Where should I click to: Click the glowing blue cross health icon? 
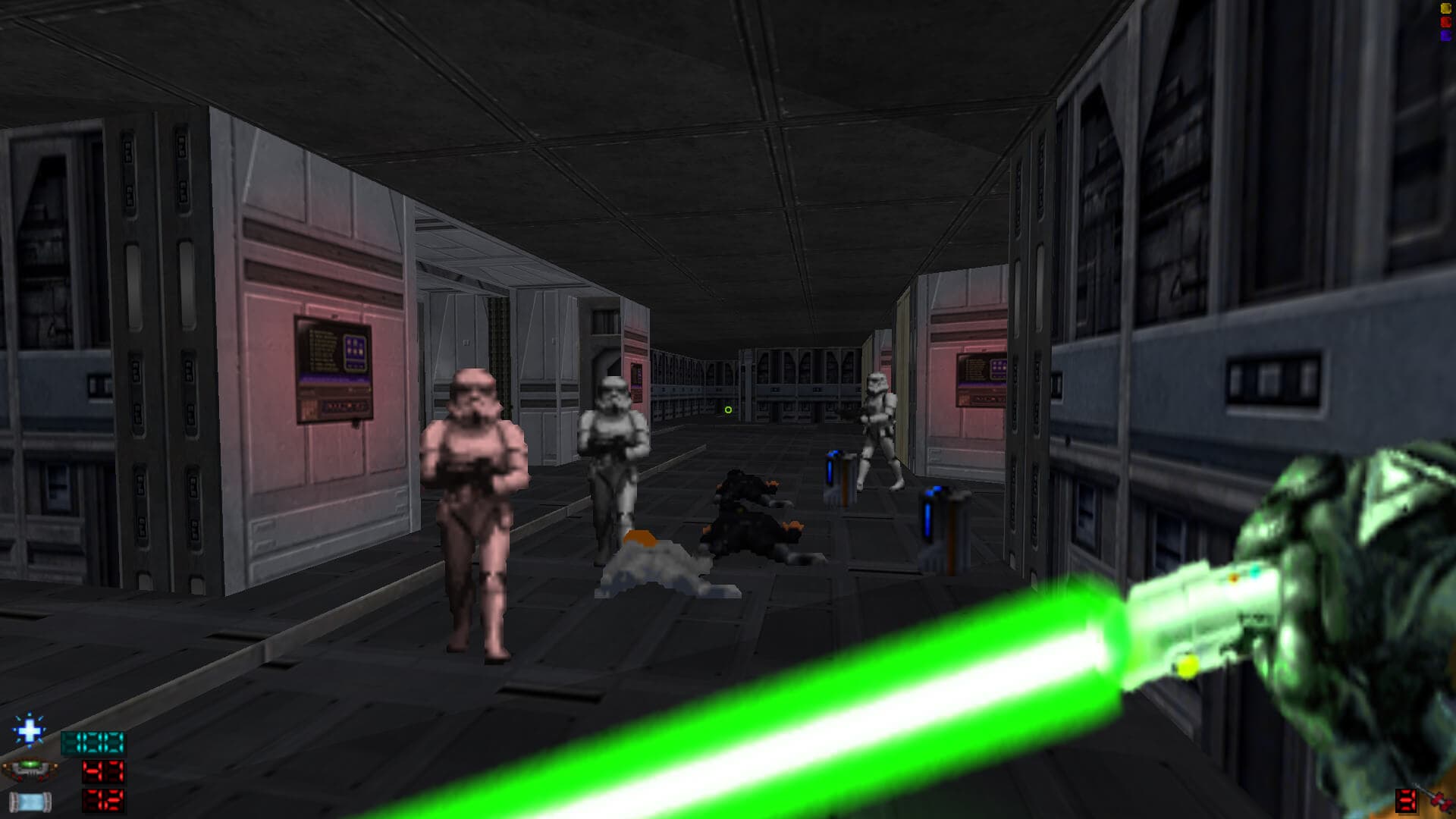[x=29, y=731]
